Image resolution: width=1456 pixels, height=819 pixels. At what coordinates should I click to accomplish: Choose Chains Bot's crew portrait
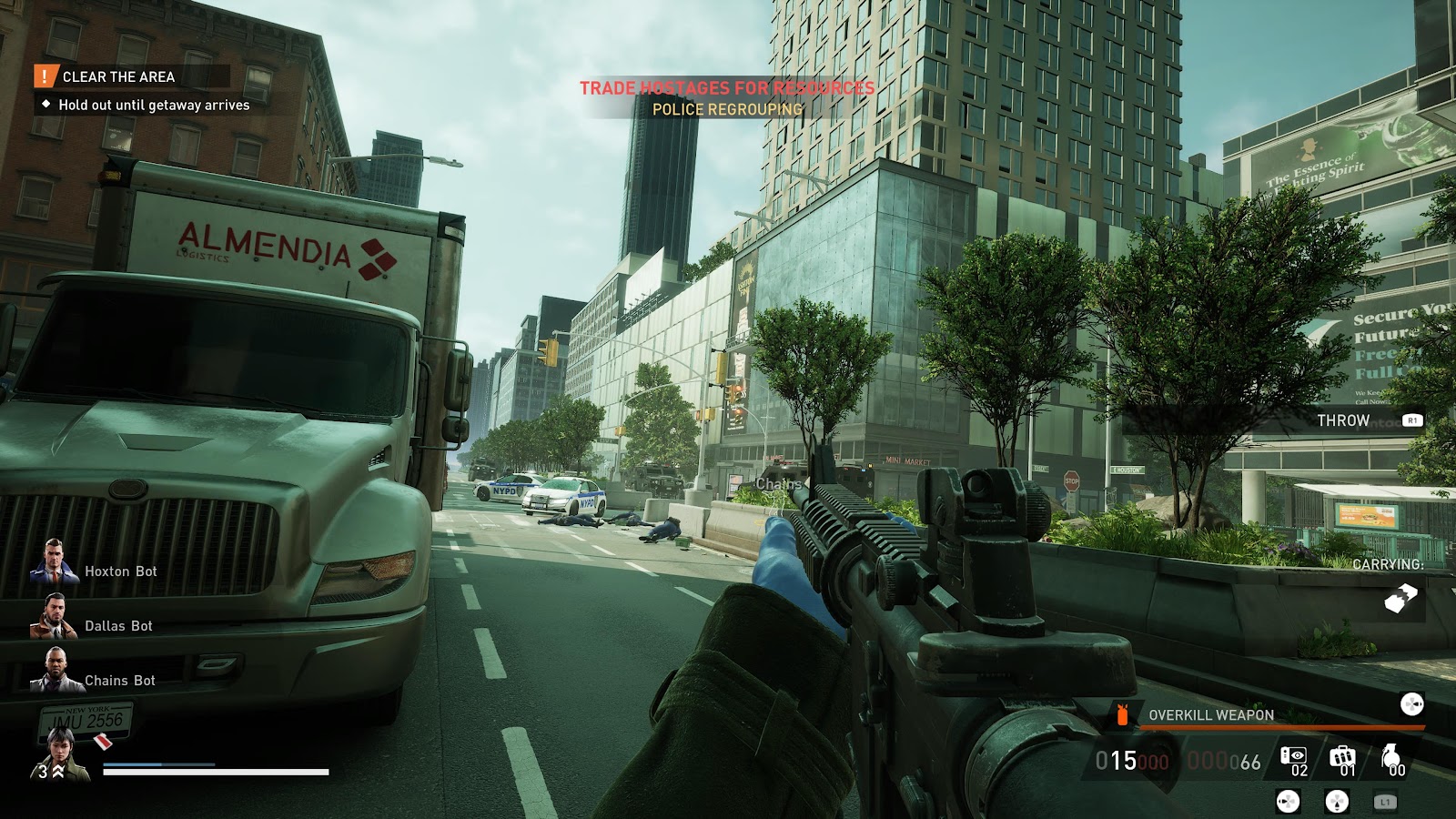(x=56, y=671)
